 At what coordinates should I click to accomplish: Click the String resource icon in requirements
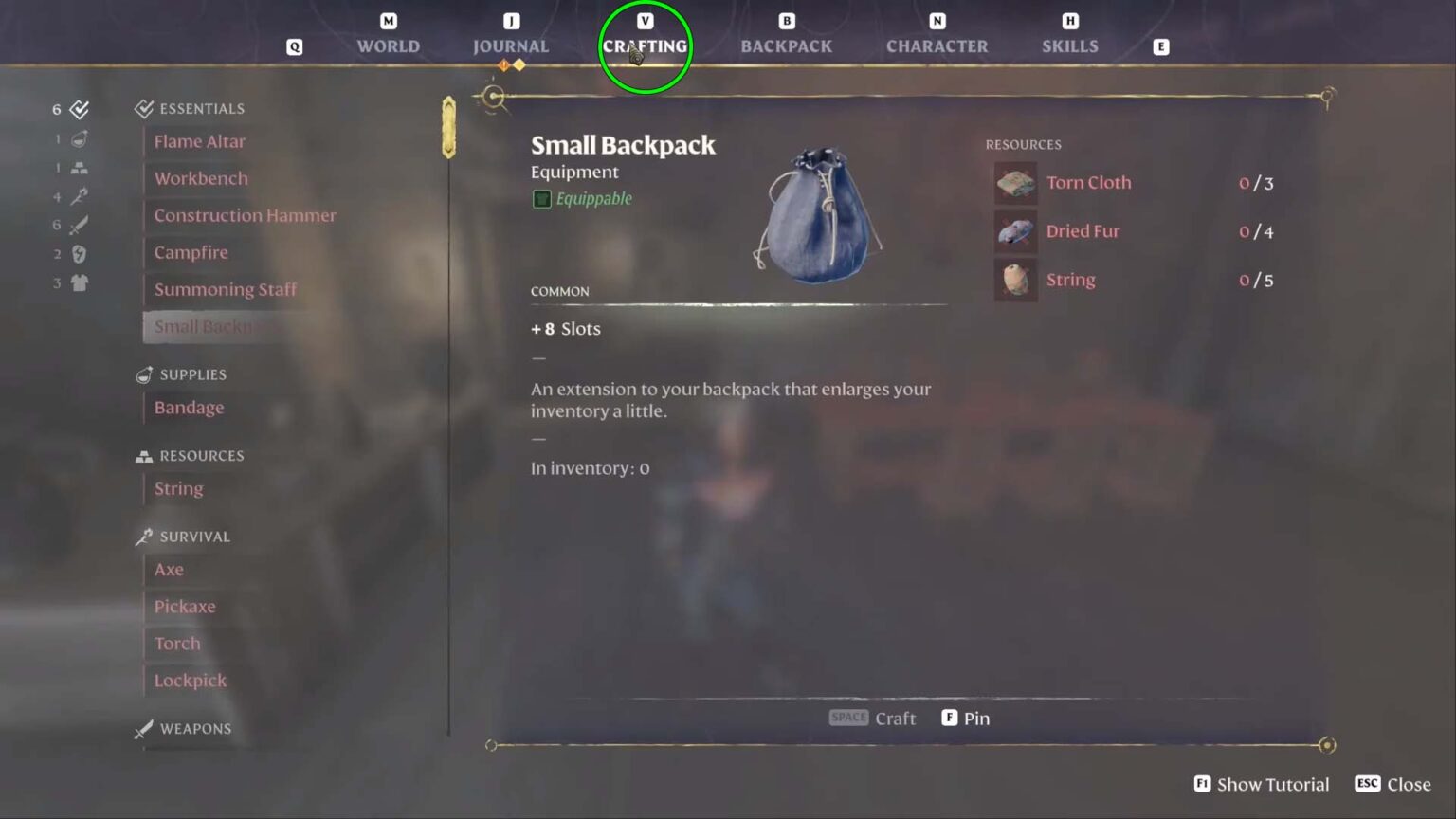click(1015, 280)
